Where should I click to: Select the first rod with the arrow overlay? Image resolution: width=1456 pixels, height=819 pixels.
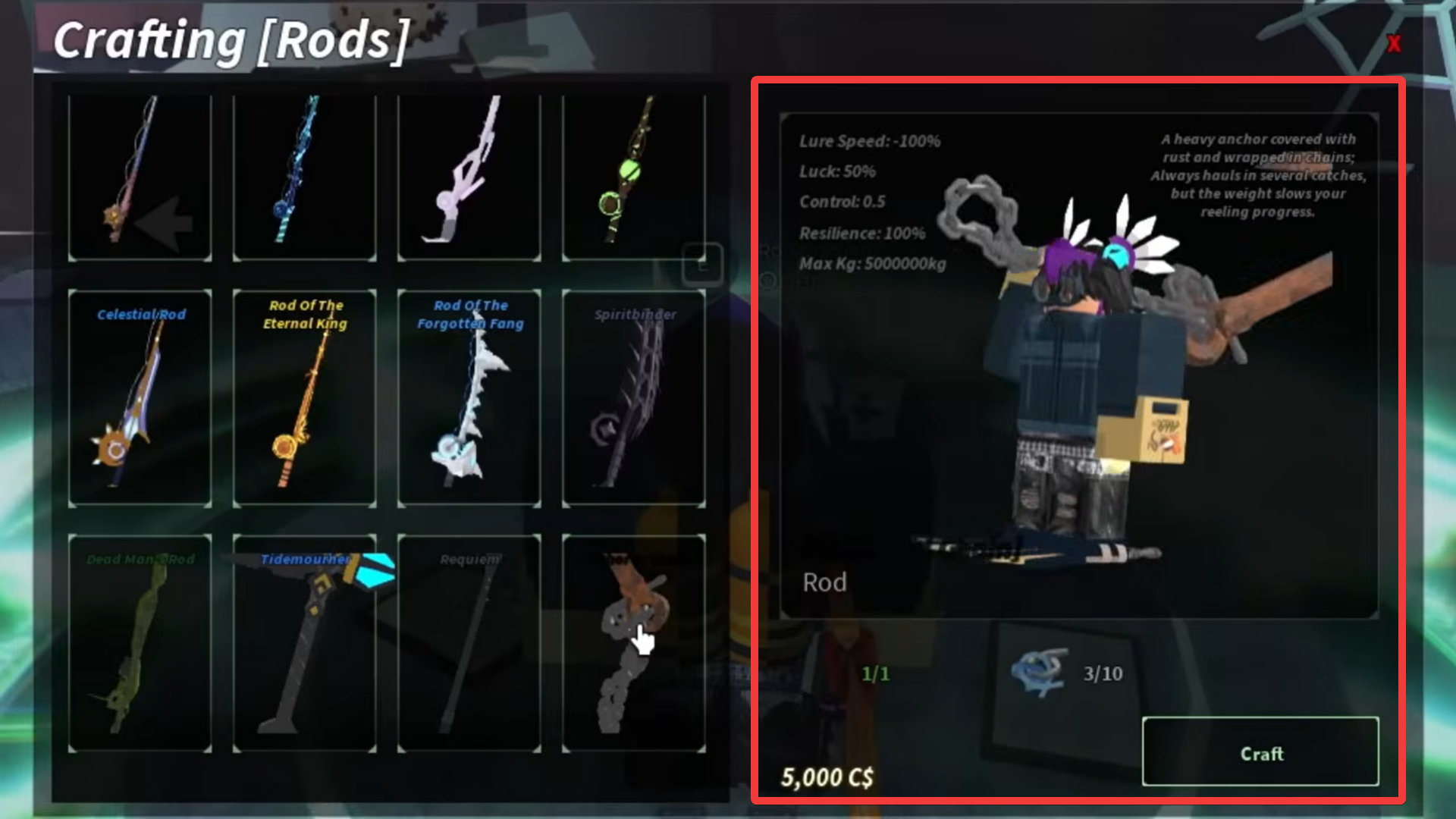coord(140,178)
